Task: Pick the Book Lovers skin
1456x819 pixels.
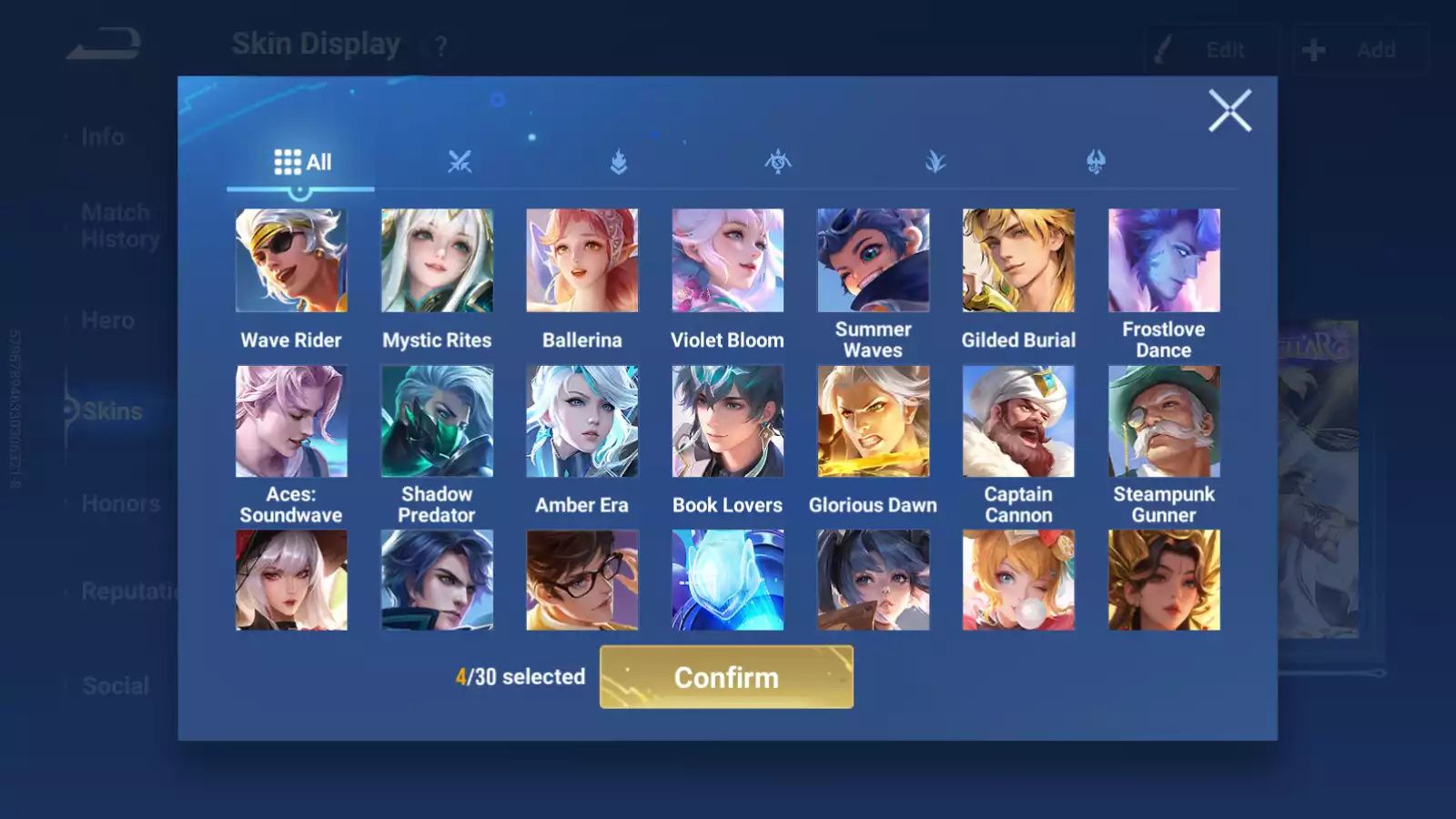Action: 727,421
